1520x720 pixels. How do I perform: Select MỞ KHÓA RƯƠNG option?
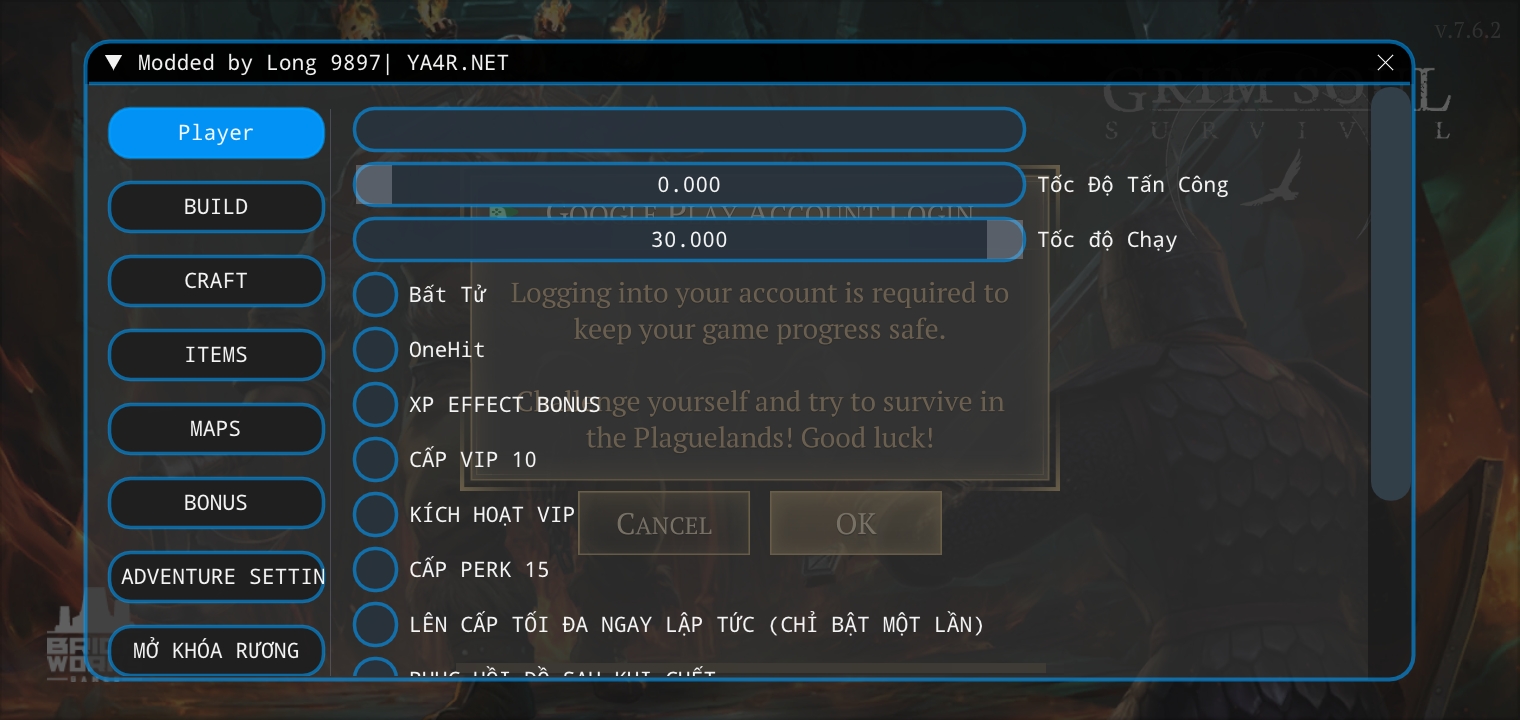pyautogui.click(x=216, y=650)
